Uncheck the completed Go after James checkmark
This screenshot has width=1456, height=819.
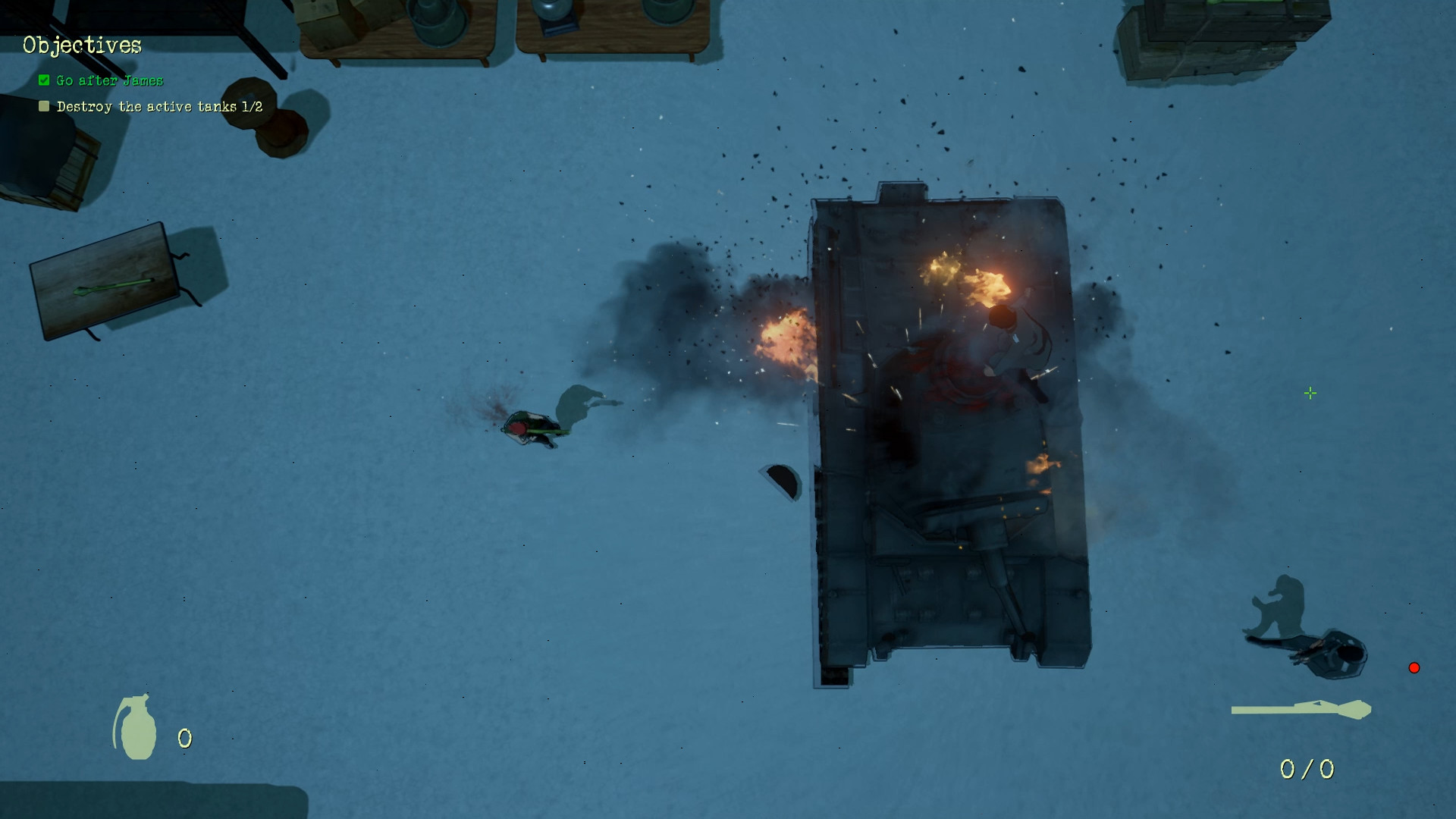pyautogui.click(x=43, y=79)
